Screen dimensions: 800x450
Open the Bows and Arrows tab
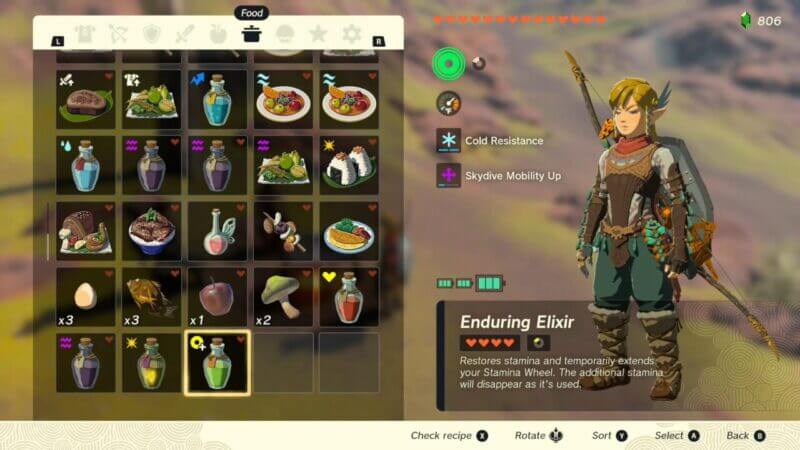(x=117, y=35)
